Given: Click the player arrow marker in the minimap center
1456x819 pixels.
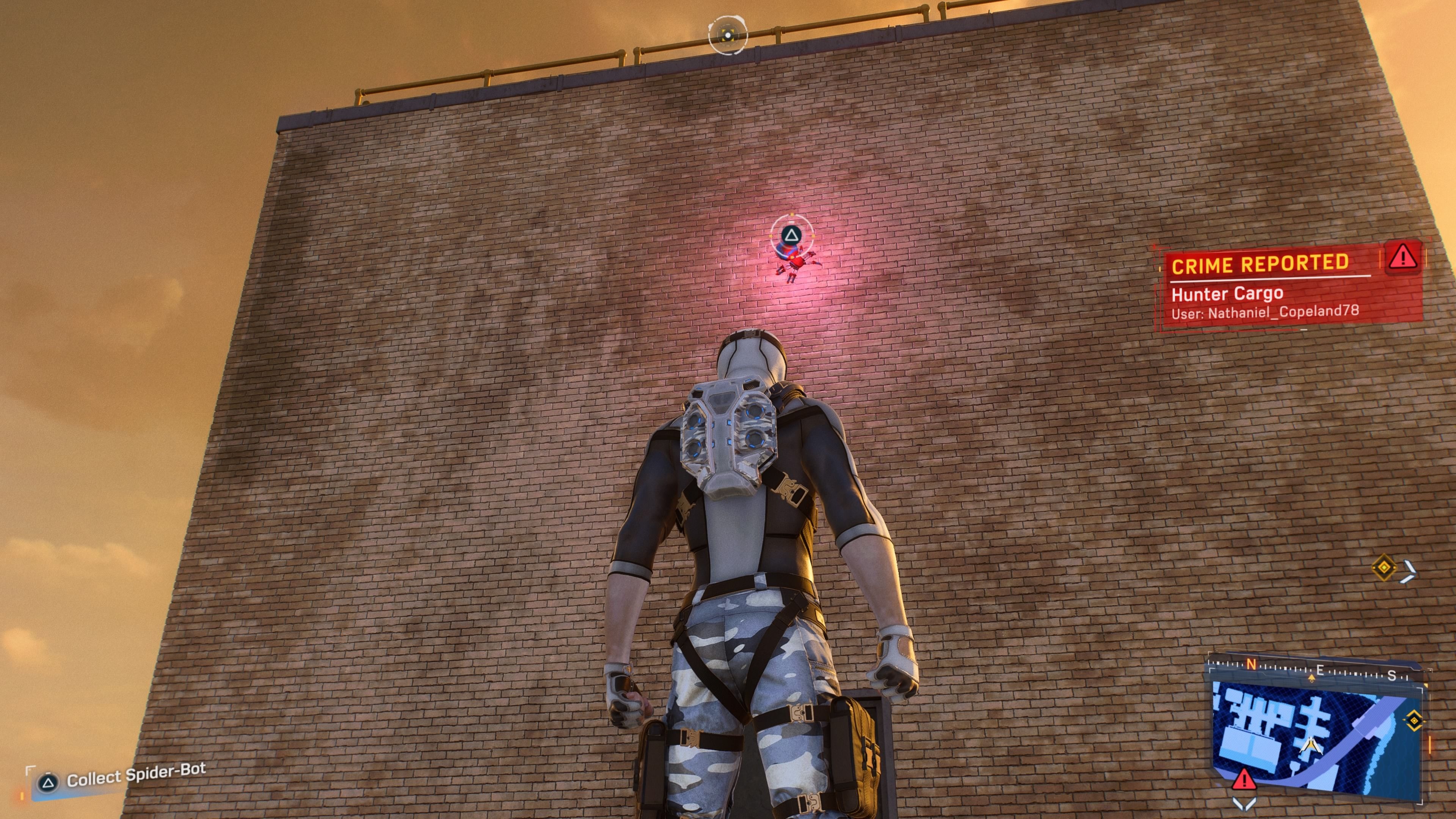Looking at the screenshot, I should 1311,747.
